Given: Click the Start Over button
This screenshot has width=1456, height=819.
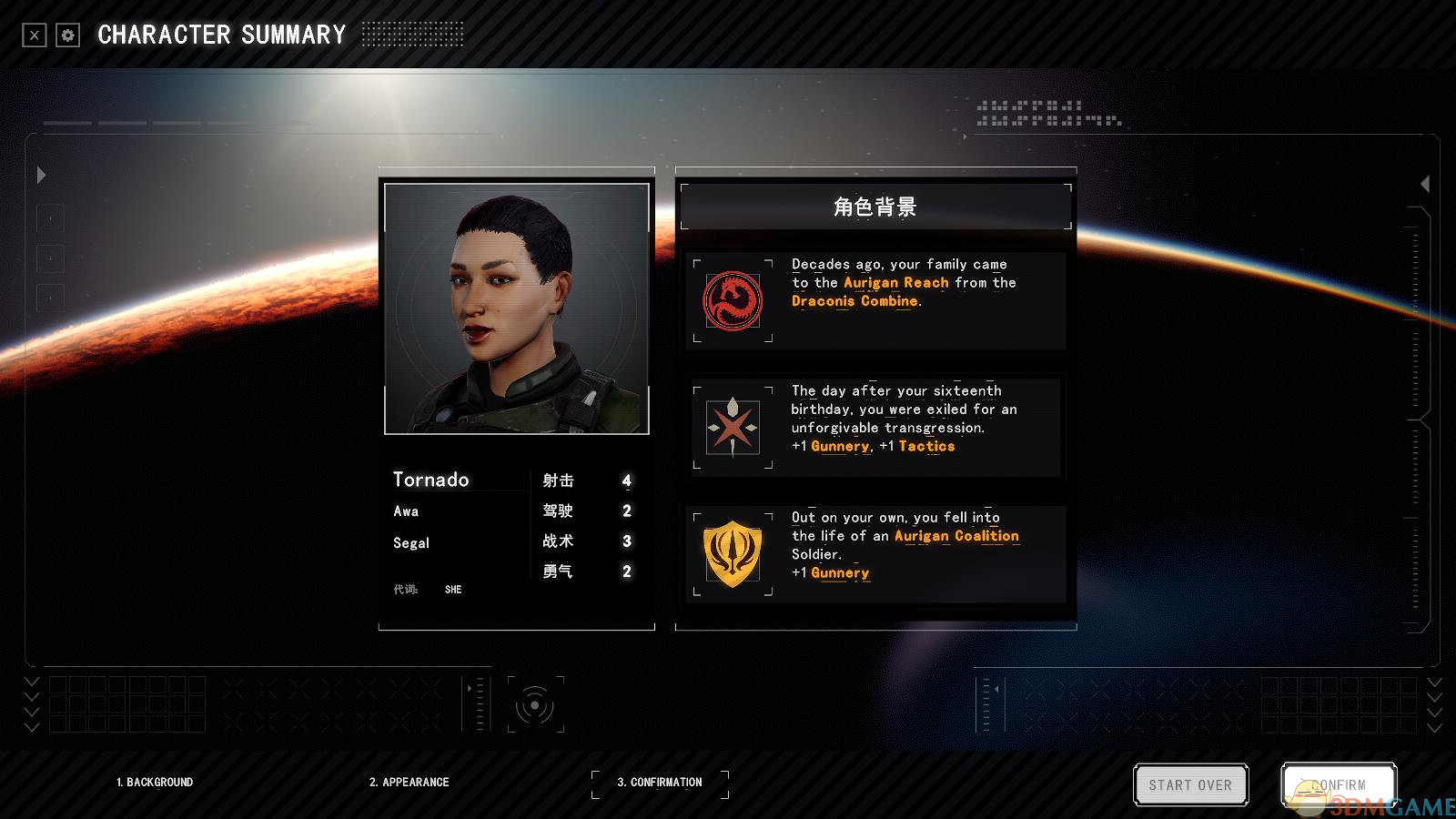Looking at the screenshot, I should [1190, 784].
